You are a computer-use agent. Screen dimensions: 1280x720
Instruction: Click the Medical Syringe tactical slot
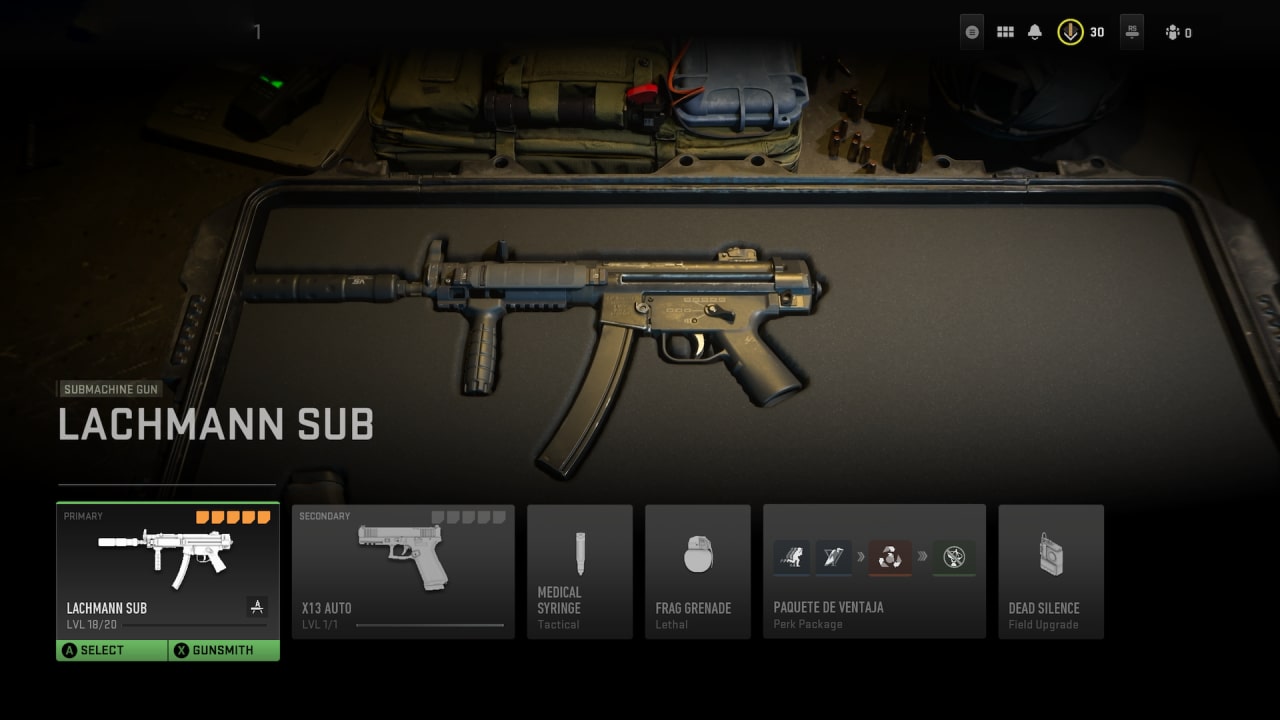[580, 572]
